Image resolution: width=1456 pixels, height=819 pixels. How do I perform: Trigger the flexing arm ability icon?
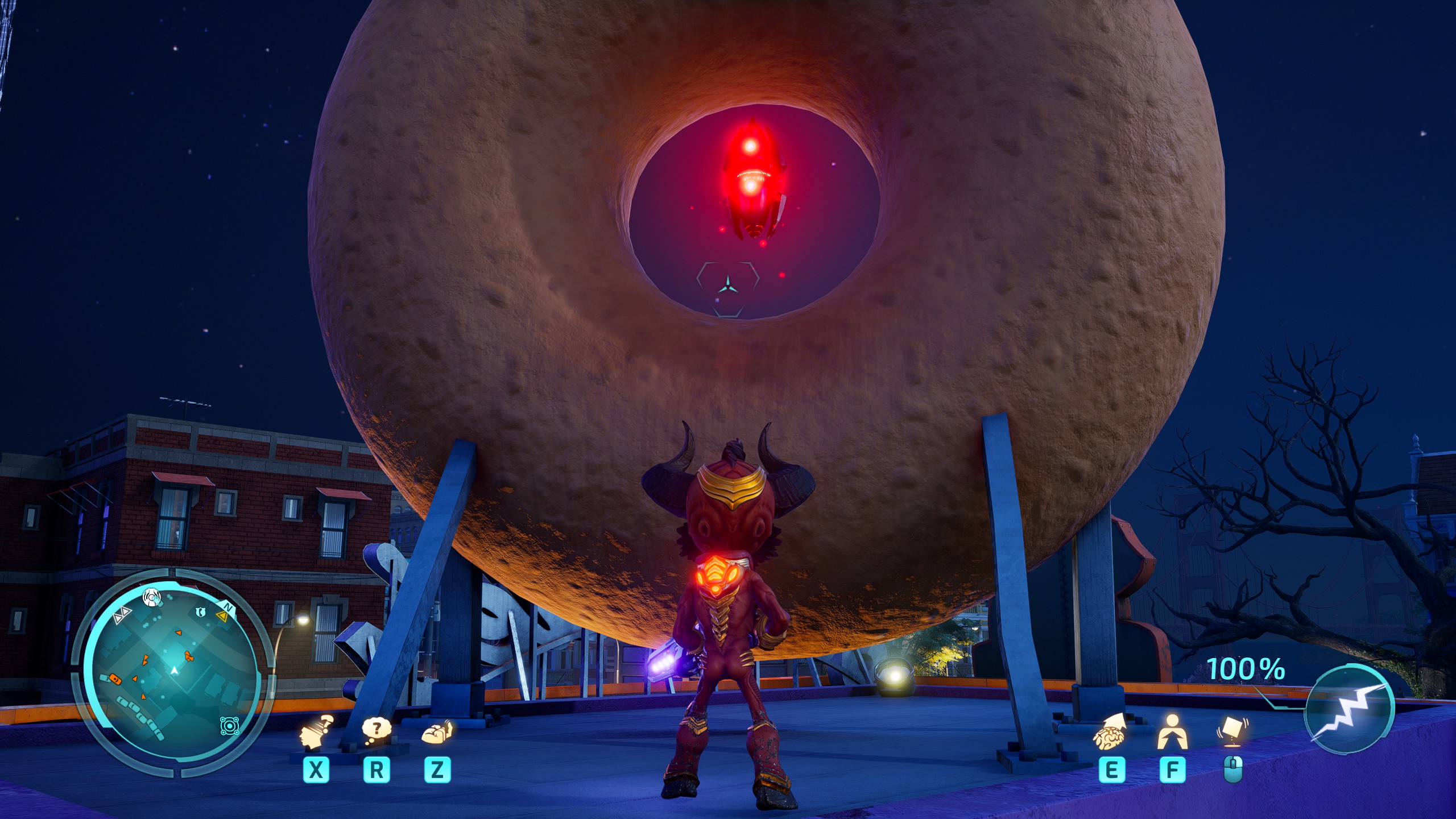click(x=437, y=733)
